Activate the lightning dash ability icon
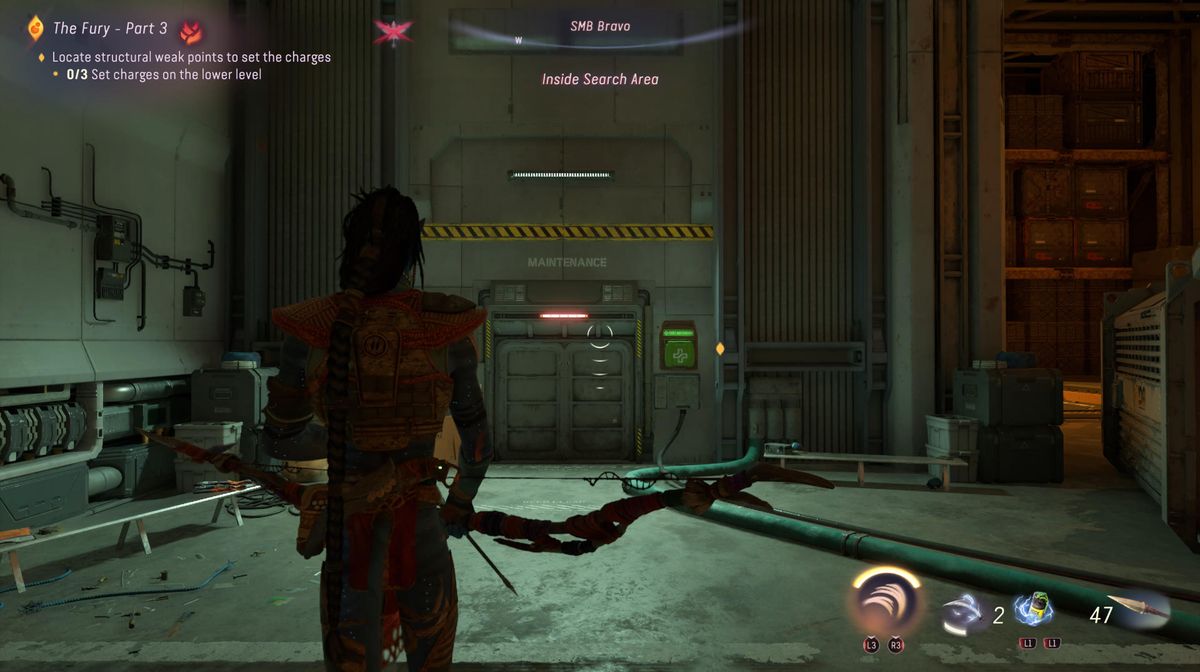The height and width of the screenshot is (672, 1200). pos(963,610)
